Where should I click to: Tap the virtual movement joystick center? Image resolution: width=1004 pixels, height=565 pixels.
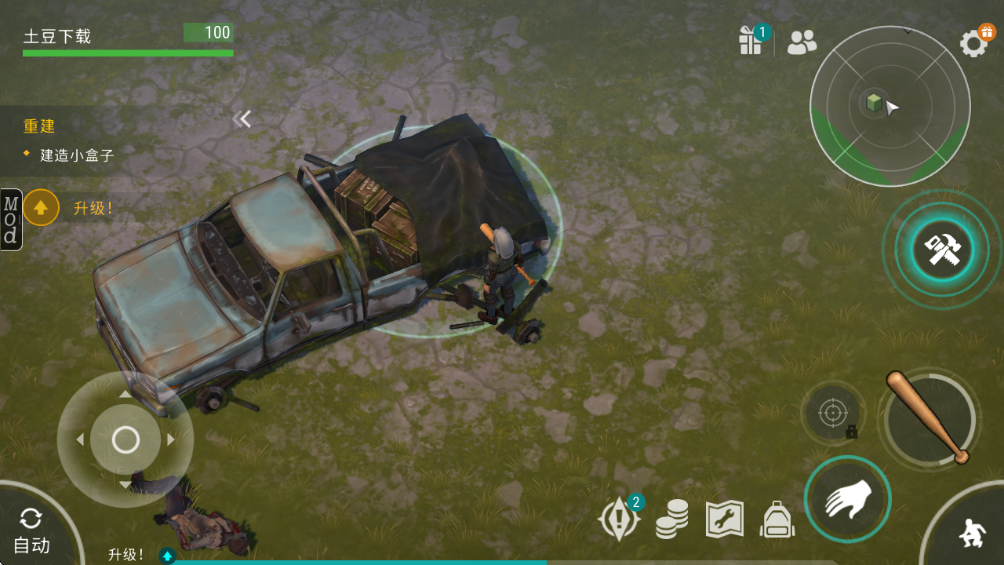pos(125,439)
